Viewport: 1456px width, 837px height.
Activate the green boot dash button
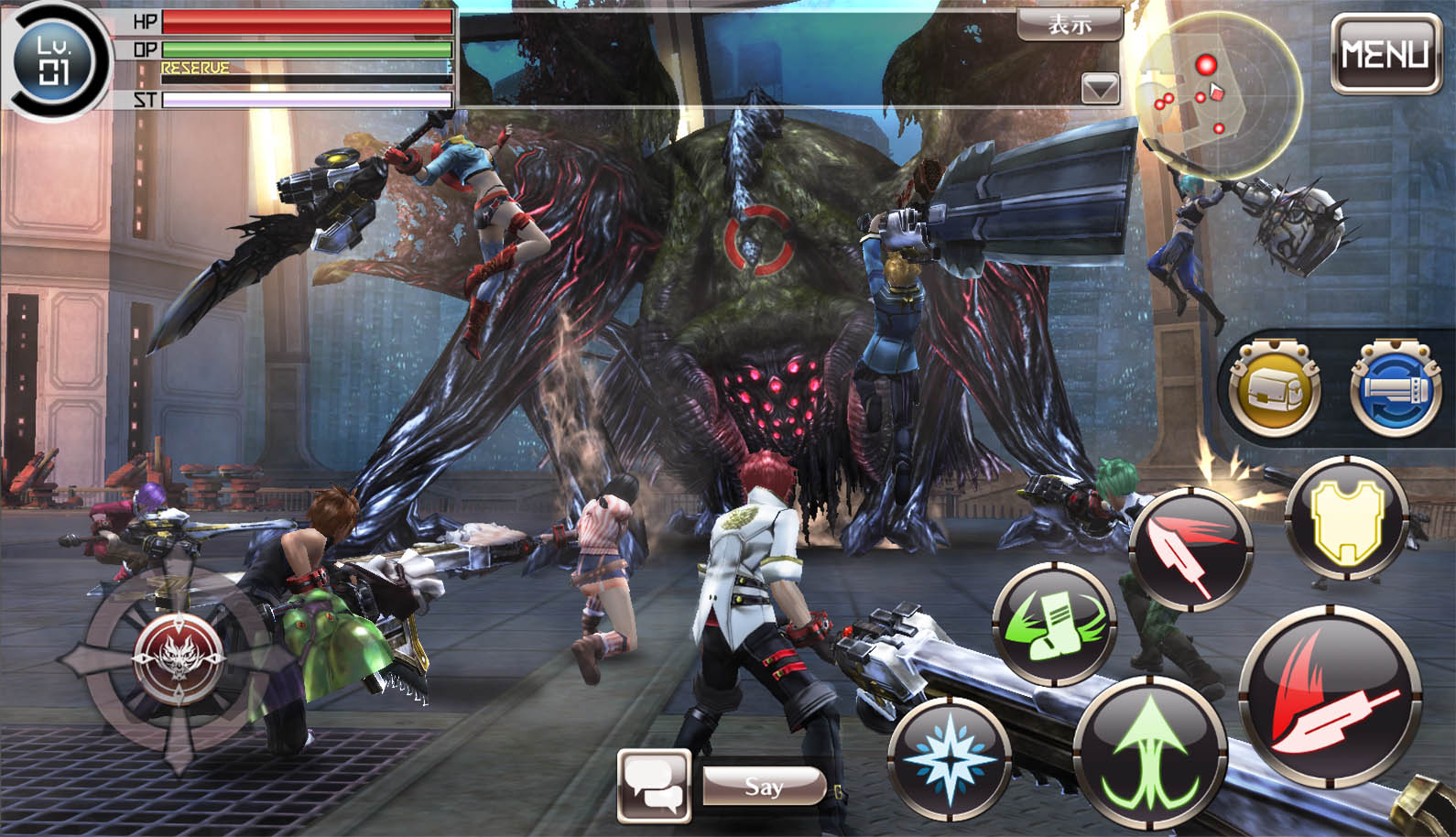click(x=1053, y=625)
